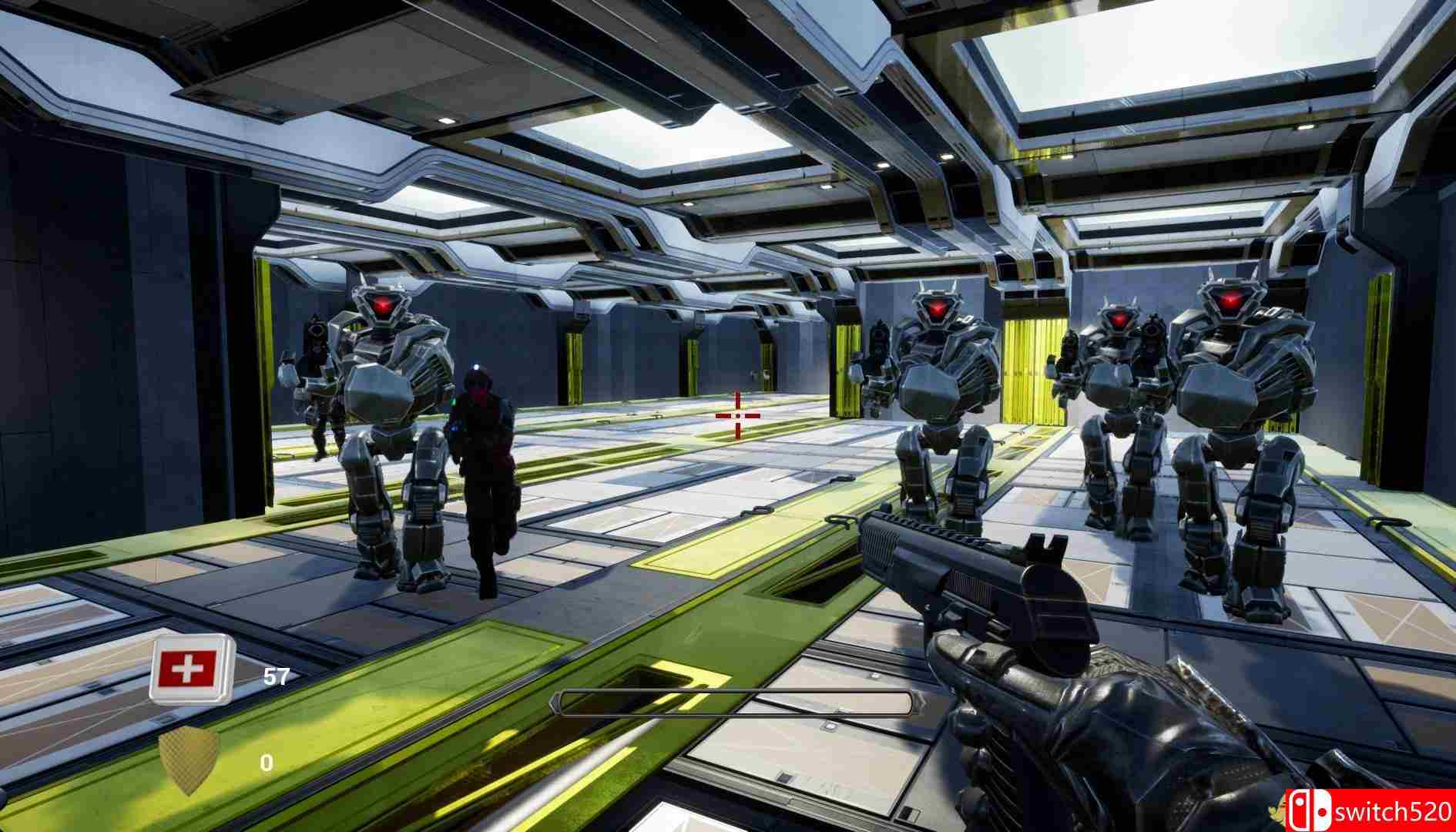This screenshot has height=832, width=1456.
Task: Click the red eye of the left robot
Action: [383, 306]
